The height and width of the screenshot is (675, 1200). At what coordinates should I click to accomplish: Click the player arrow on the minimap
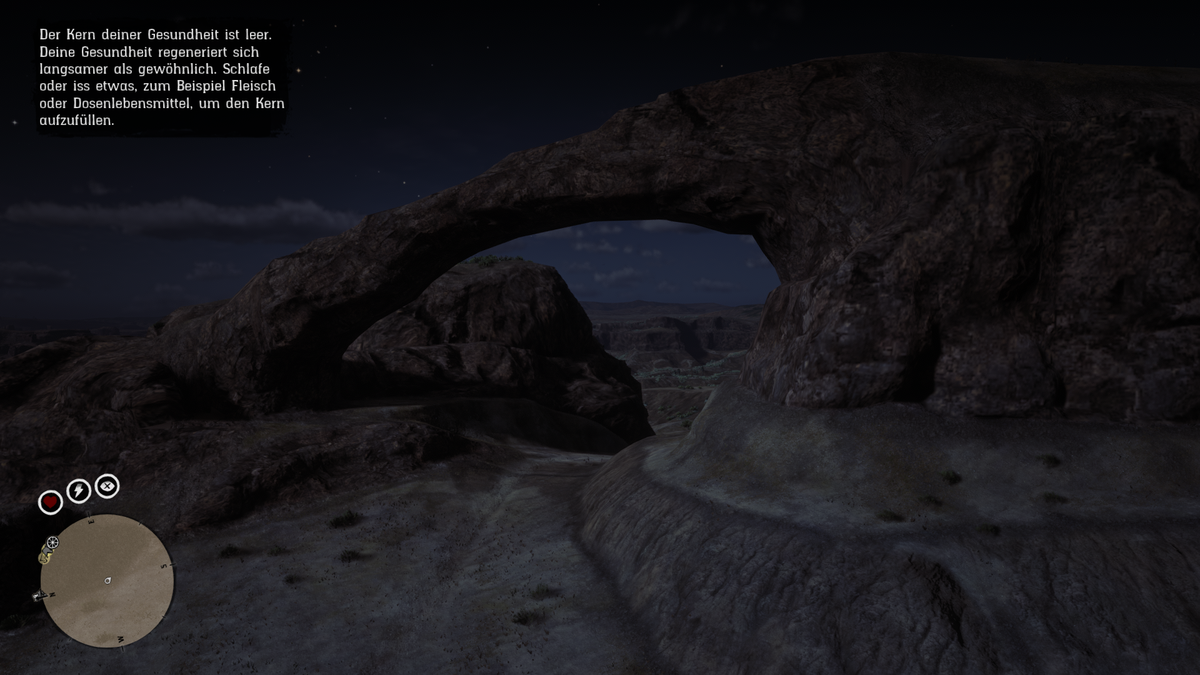(107, 580)
